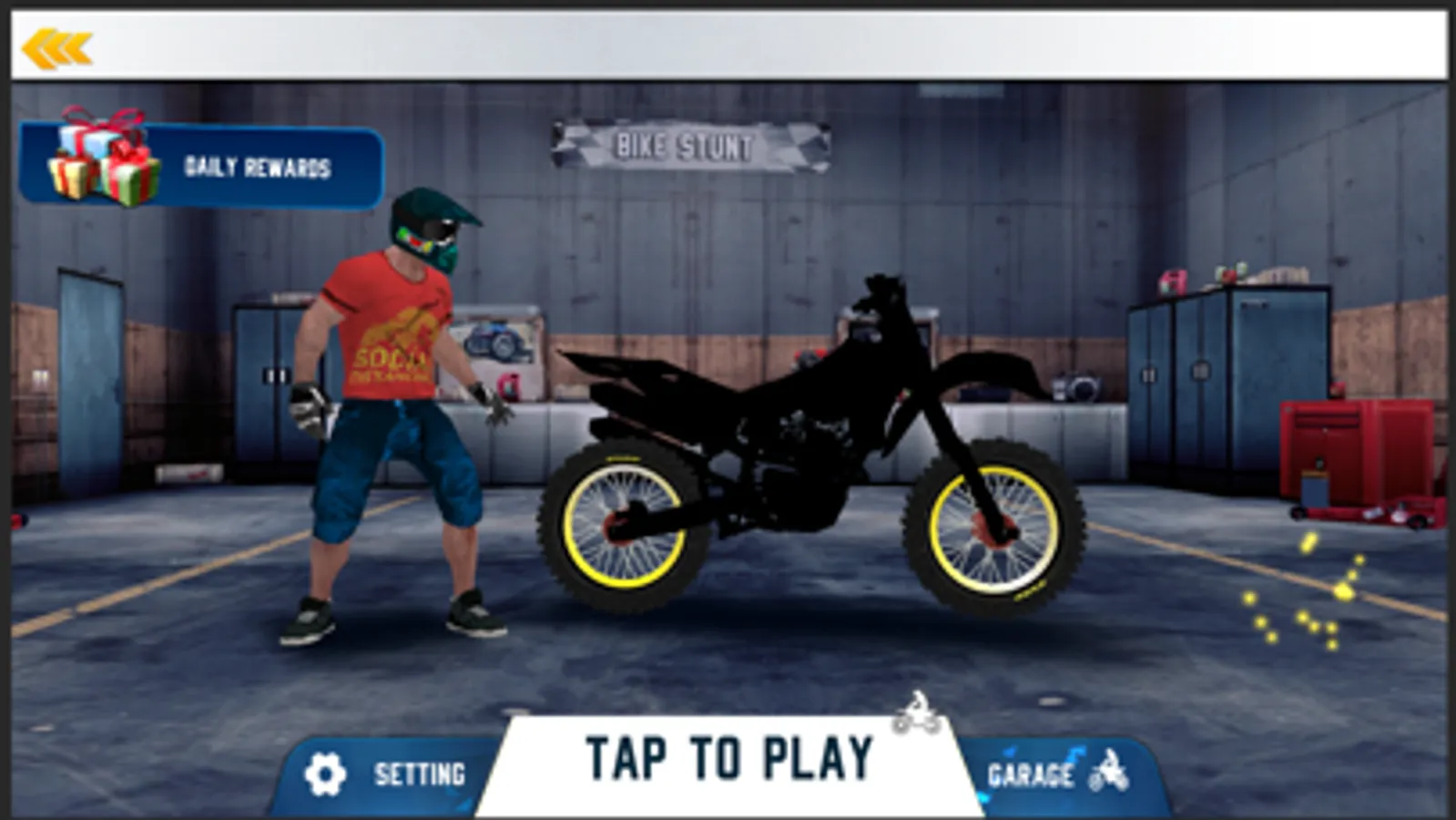Viewport: 1456px width, 820px height.
Task: Click the motocross rider icon beside Garage
Action: (1106, 771)
